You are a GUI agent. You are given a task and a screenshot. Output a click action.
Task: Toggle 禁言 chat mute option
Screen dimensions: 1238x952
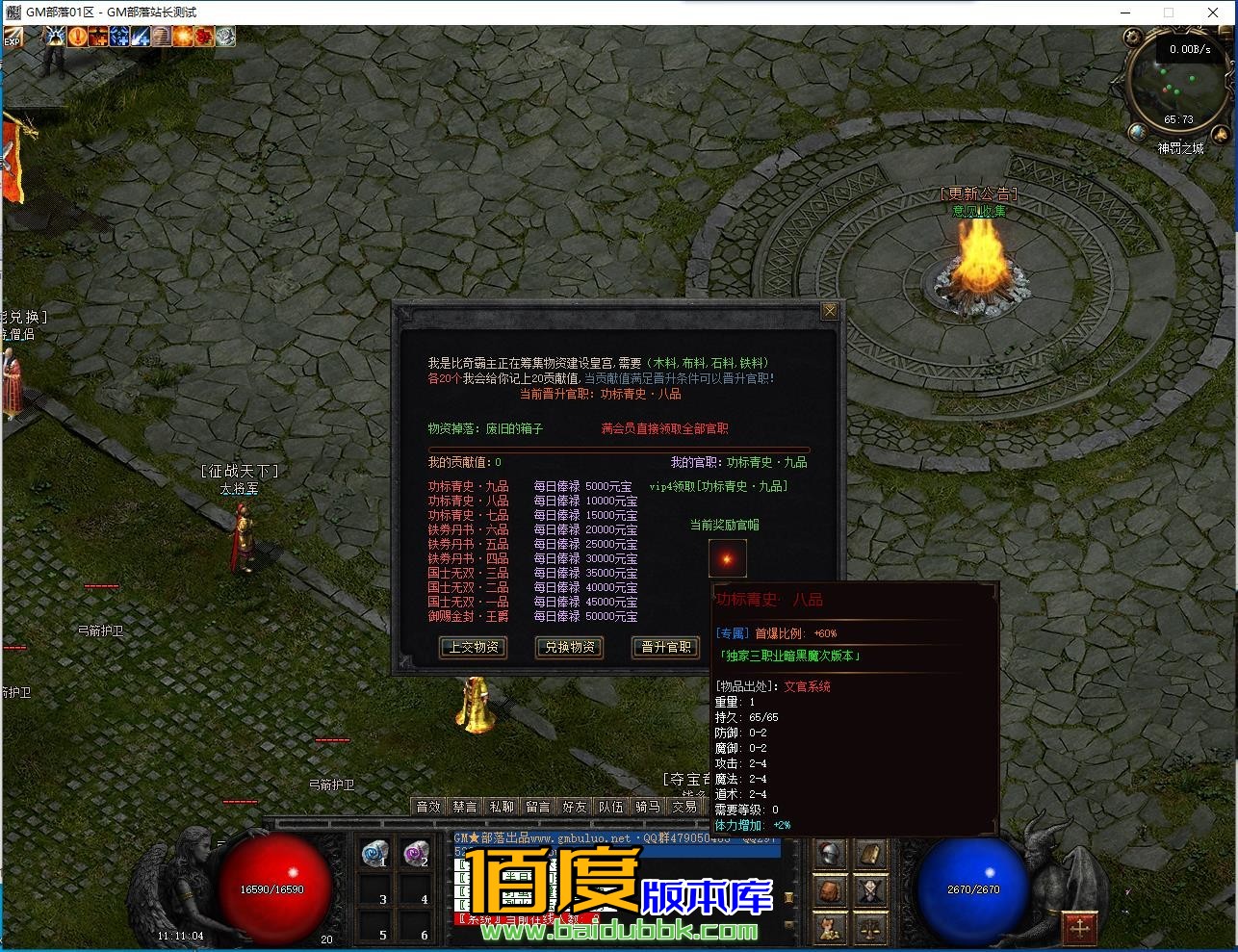(x=464, y=807)
